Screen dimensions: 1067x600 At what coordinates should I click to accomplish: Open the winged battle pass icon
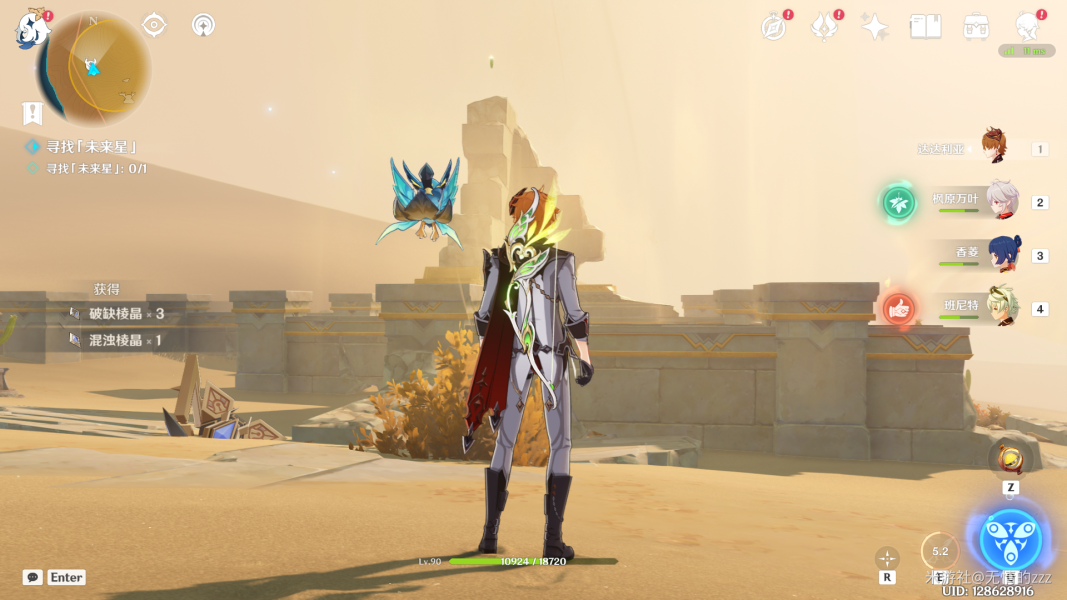click(824, 27)
